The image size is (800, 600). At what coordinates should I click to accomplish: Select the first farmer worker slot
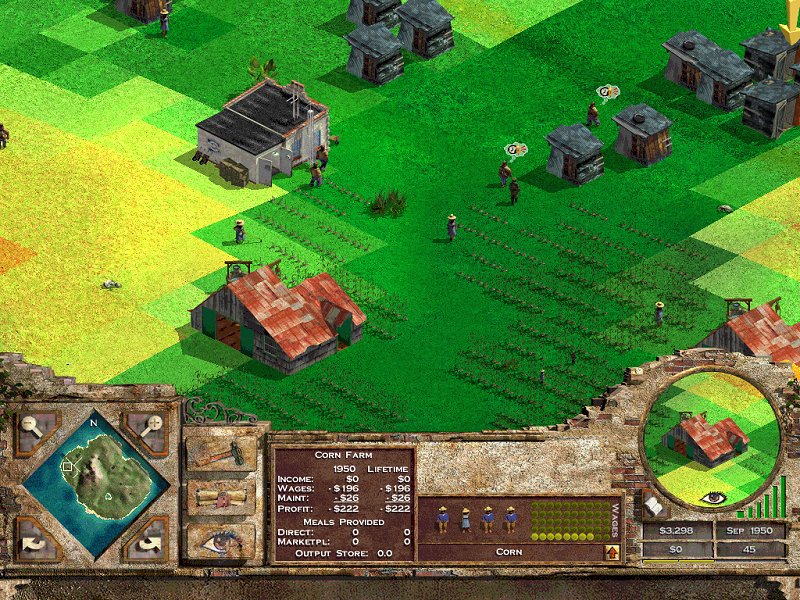click(x=443, y=519)
